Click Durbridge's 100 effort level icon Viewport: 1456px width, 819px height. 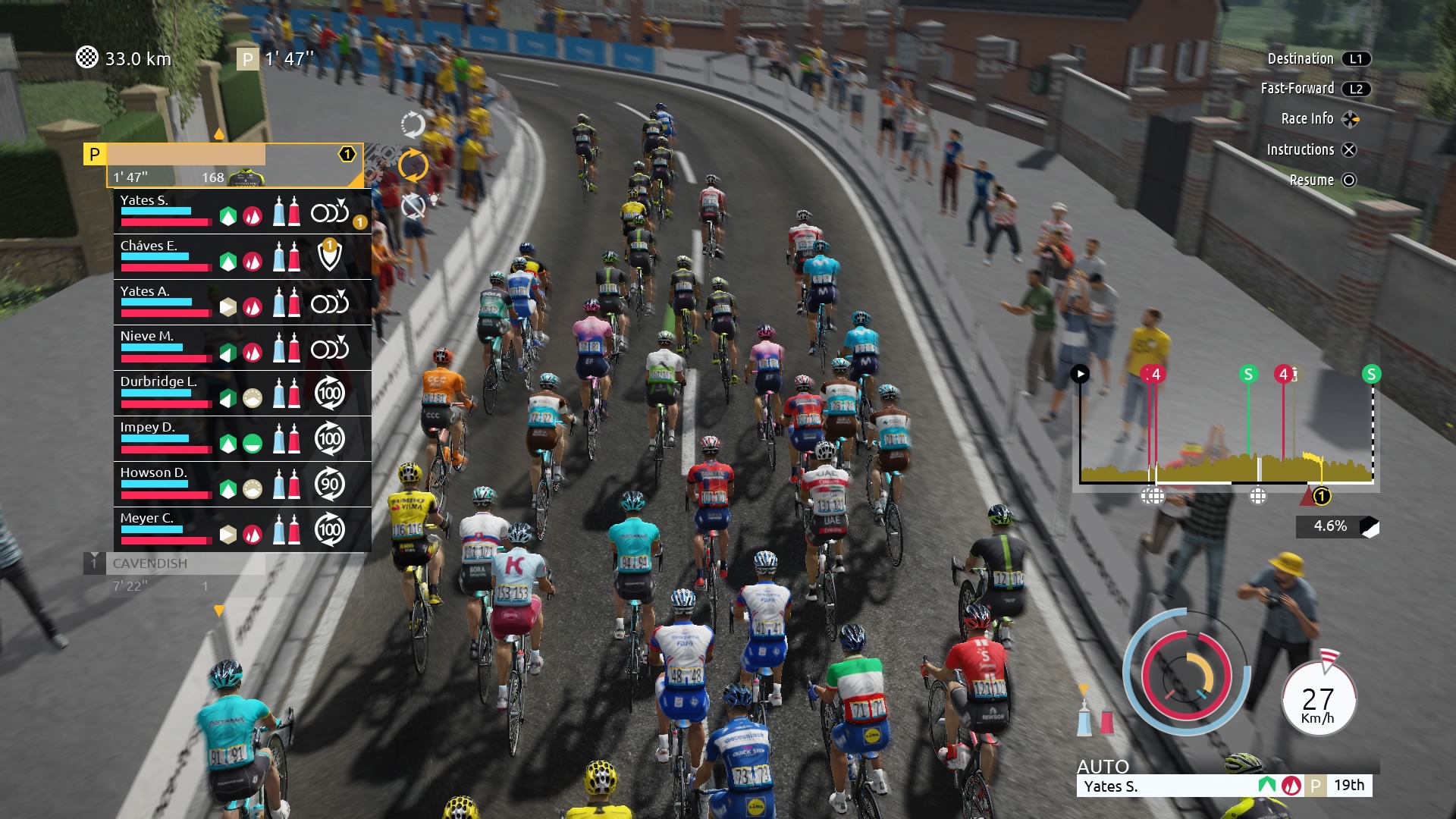coord(329,394)
